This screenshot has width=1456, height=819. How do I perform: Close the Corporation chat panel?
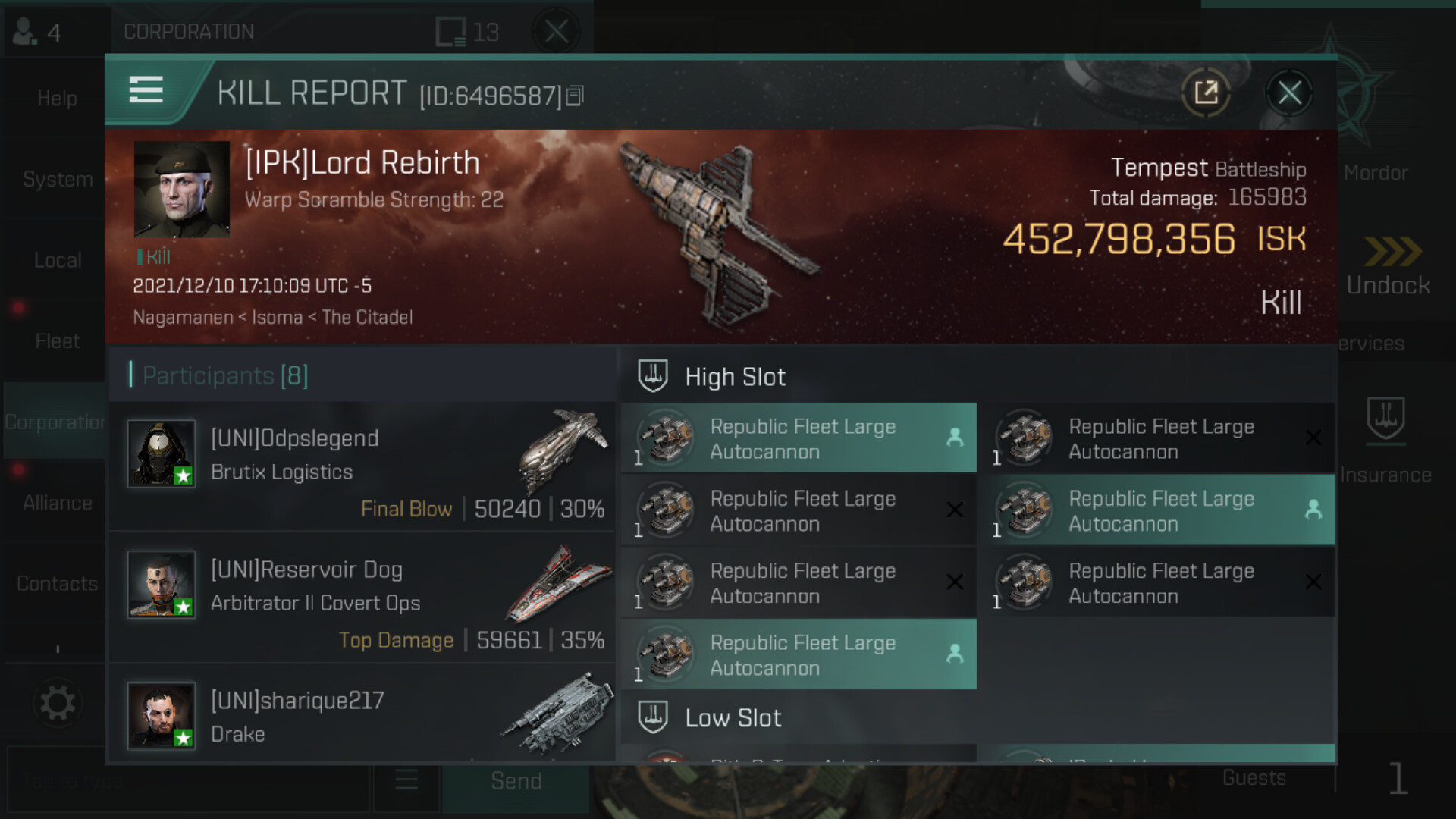(x=556, y=32)
